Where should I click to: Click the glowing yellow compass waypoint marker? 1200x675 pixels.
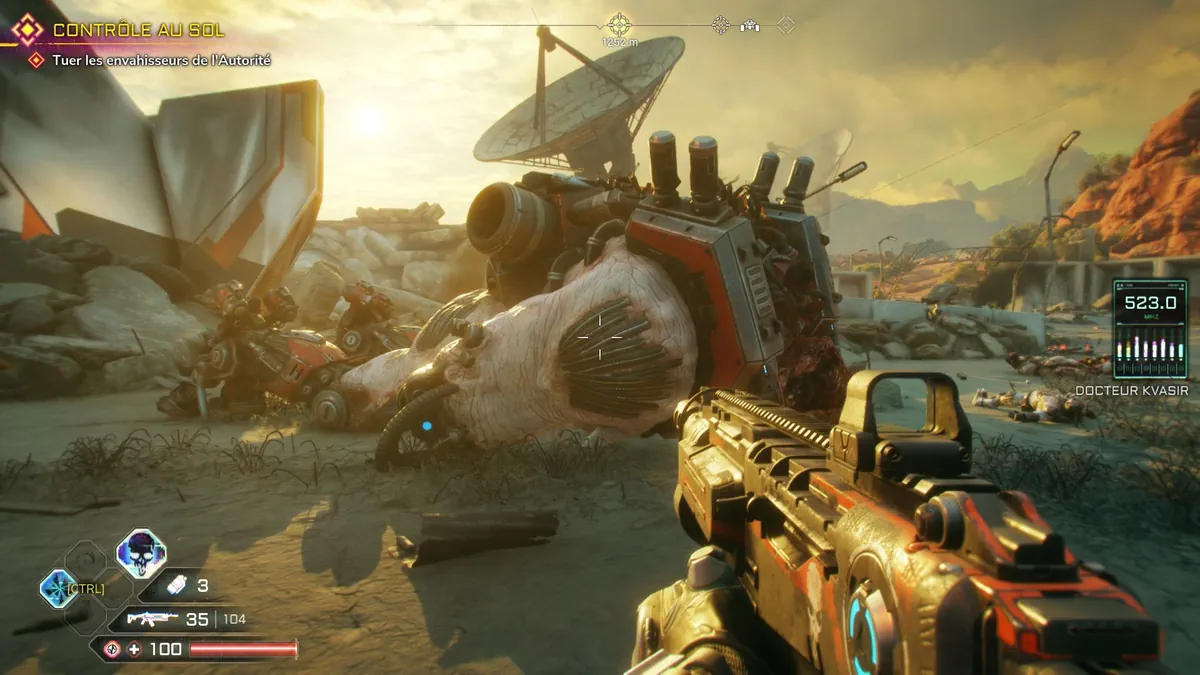(619, 24)
